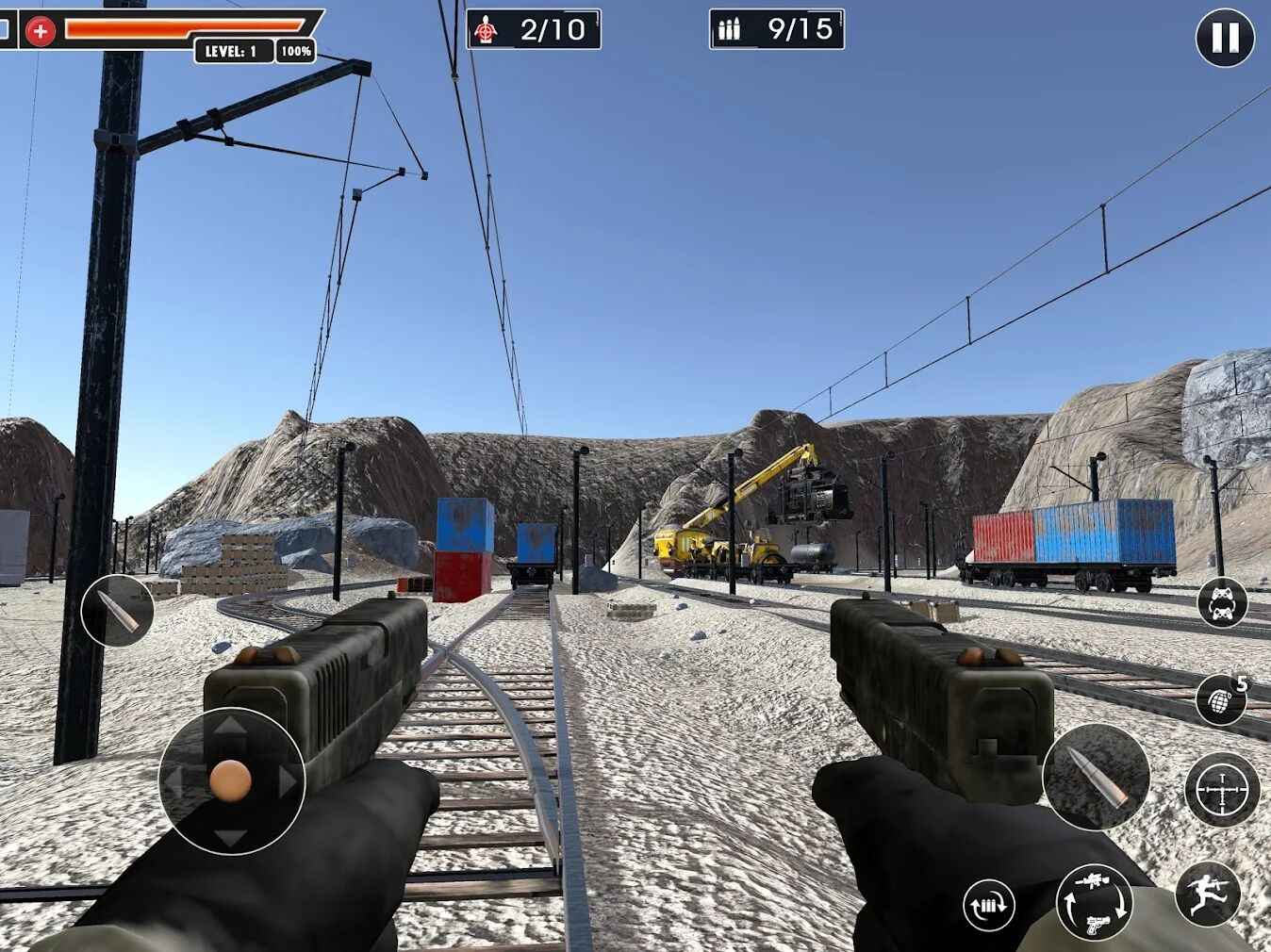Throw a grenade using the grenade icon
The height and width of the screenshot is (952, 1271).
click(x=1220, y=701)
